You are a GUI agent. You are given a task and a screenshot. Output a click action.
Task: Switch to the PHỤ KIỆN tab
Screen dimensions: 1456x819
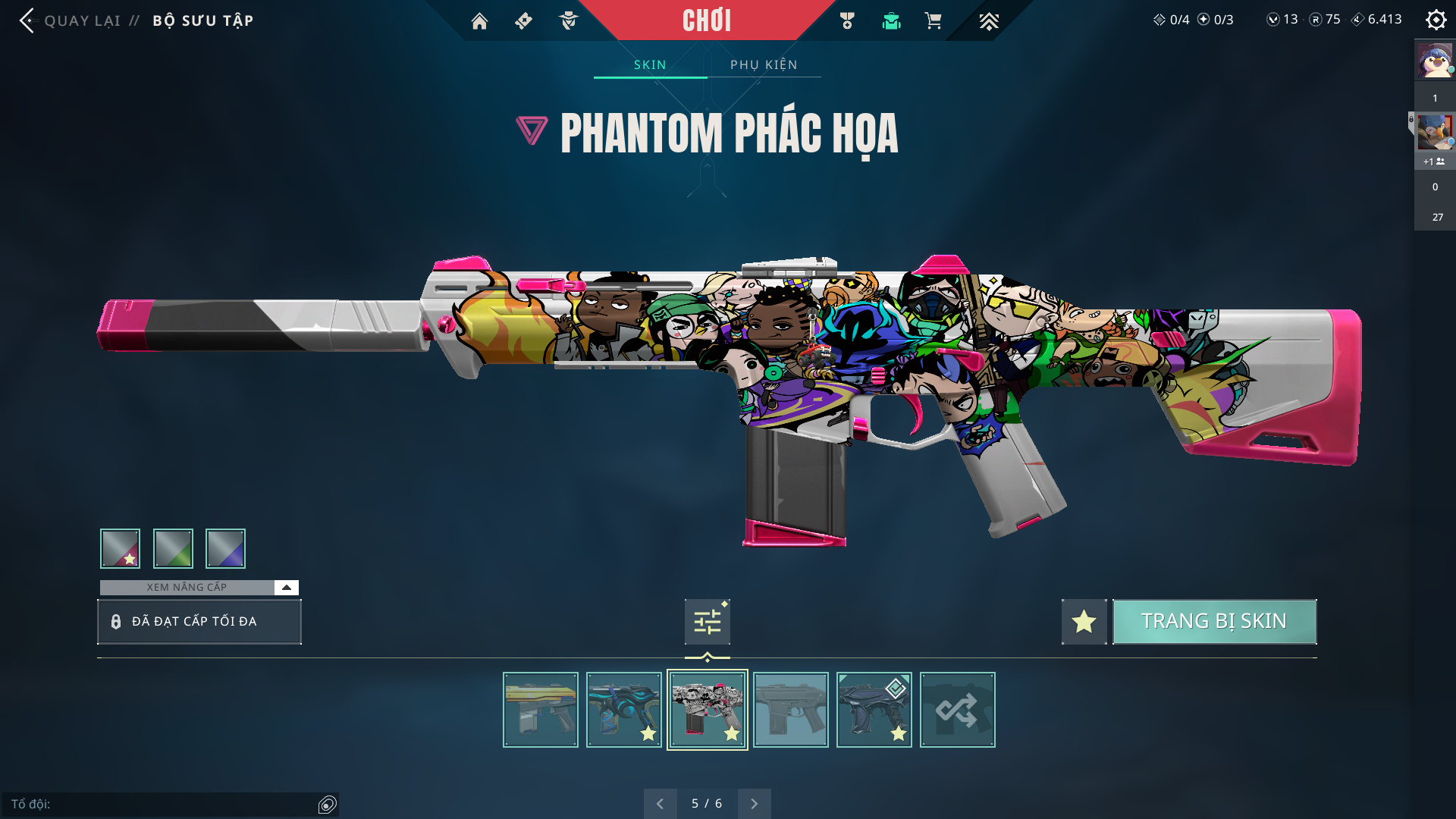tap(764, 65)
